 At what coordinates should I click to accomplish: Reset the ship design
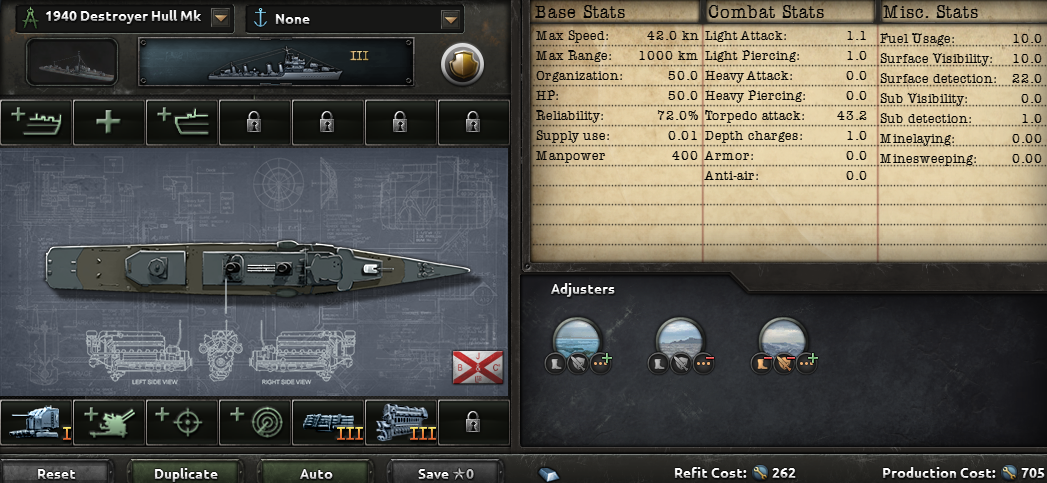[x=55, y=473]
